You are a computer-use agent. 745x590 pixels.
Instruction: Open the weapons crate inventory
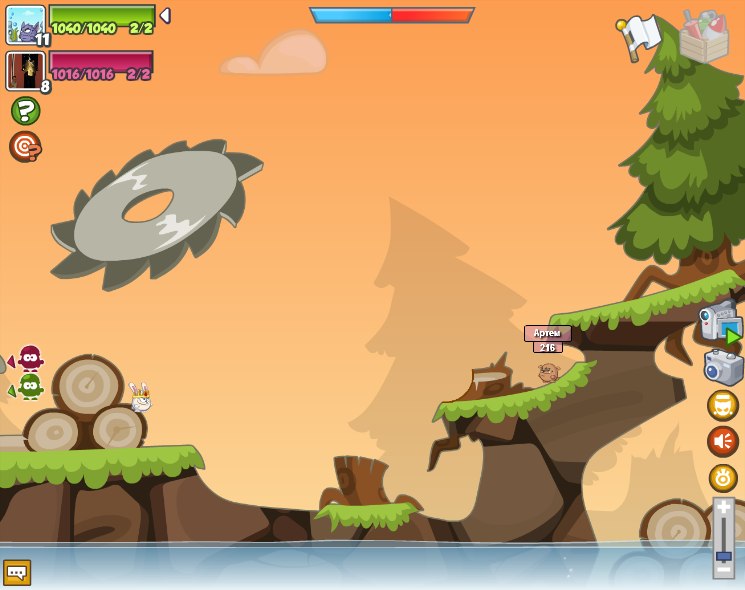click(x=704, y=36)
